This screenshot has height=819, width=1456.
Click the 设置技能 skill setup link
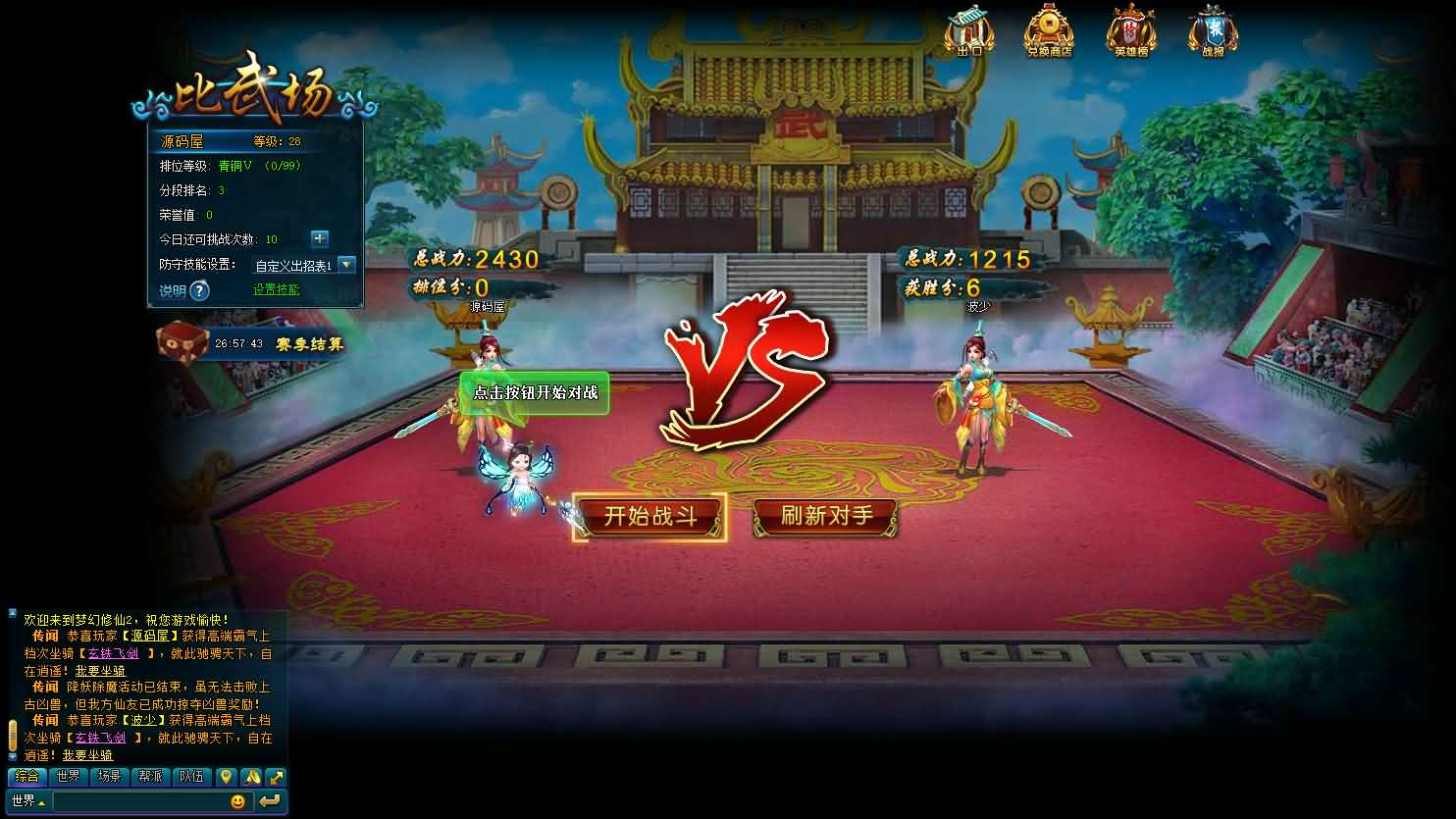276,290
